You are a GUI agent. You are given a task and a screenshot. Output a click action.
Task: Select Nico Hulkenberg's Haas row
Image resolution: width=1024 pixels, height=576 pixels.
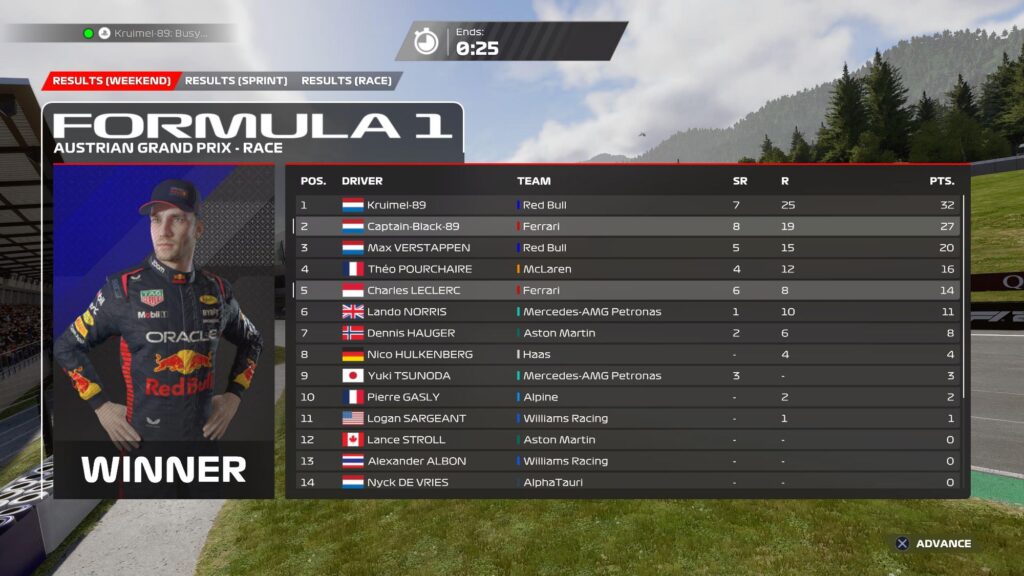pyautogui.click(x=627, y=354)
